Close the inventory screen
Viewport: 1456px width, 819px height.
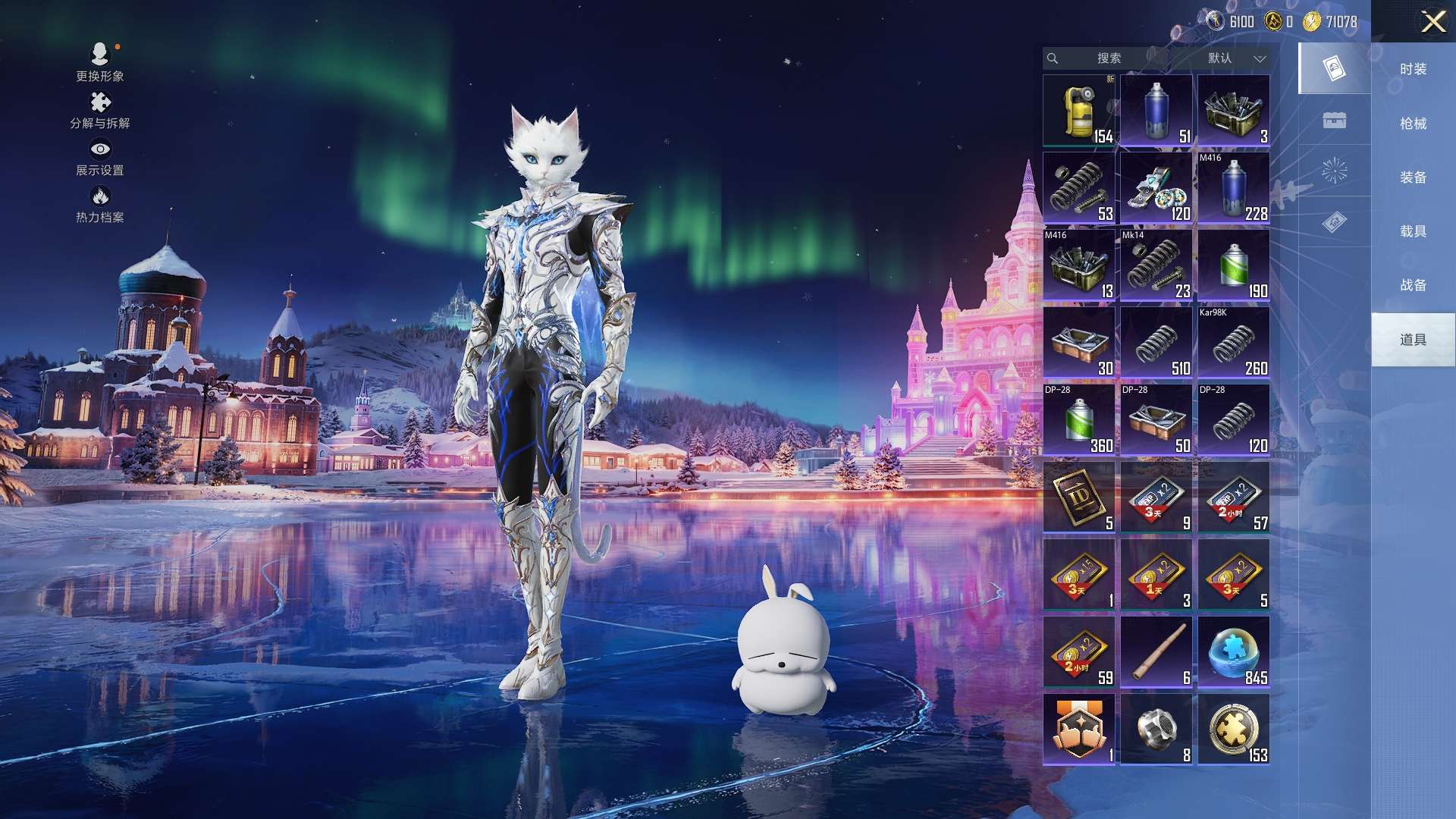[1432, 21]
